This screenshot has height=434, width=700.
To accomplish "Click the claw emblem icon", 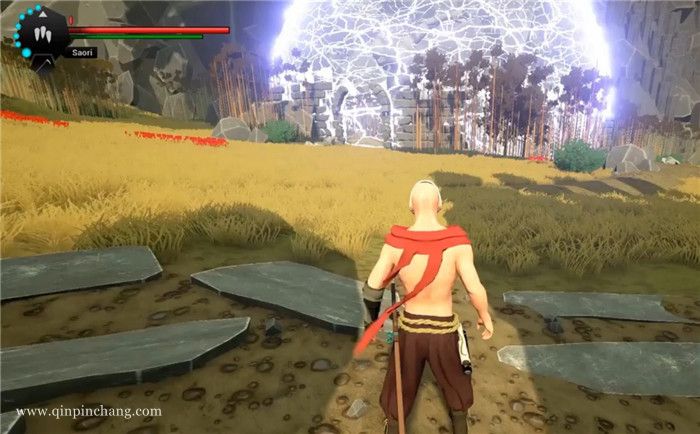I will pyautogui.click(x=41, y=31).
